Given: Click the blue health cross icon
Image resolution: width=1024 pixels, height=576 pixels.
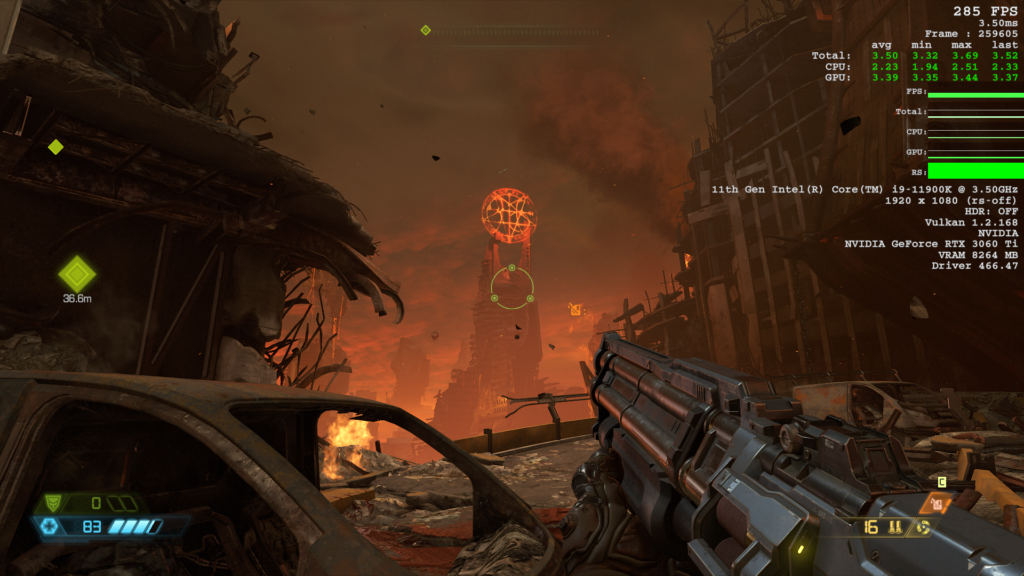Looking at the screenshot, I should (50, 526).
